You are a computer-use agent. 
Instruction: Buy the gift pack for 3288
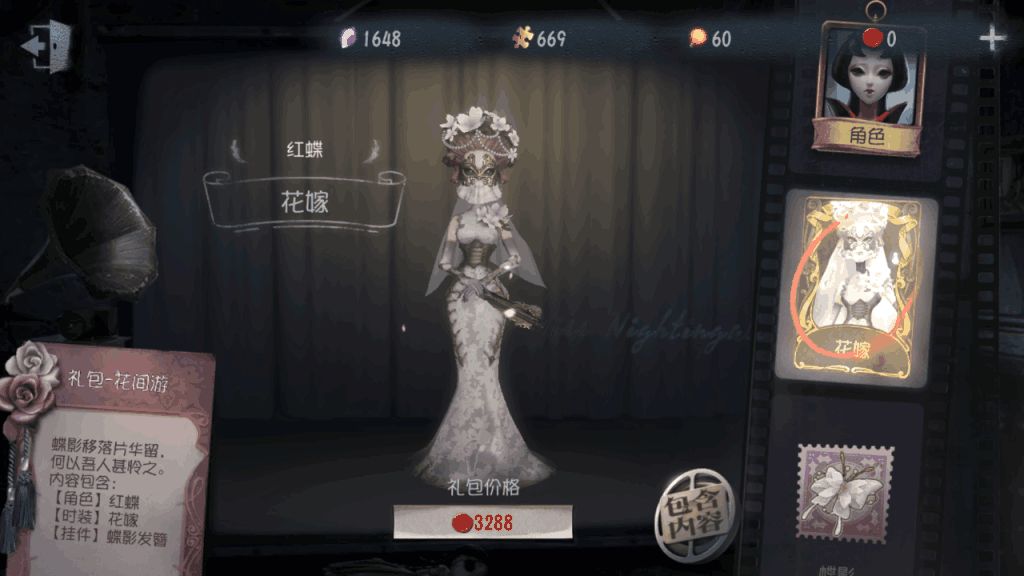point(482,522)
